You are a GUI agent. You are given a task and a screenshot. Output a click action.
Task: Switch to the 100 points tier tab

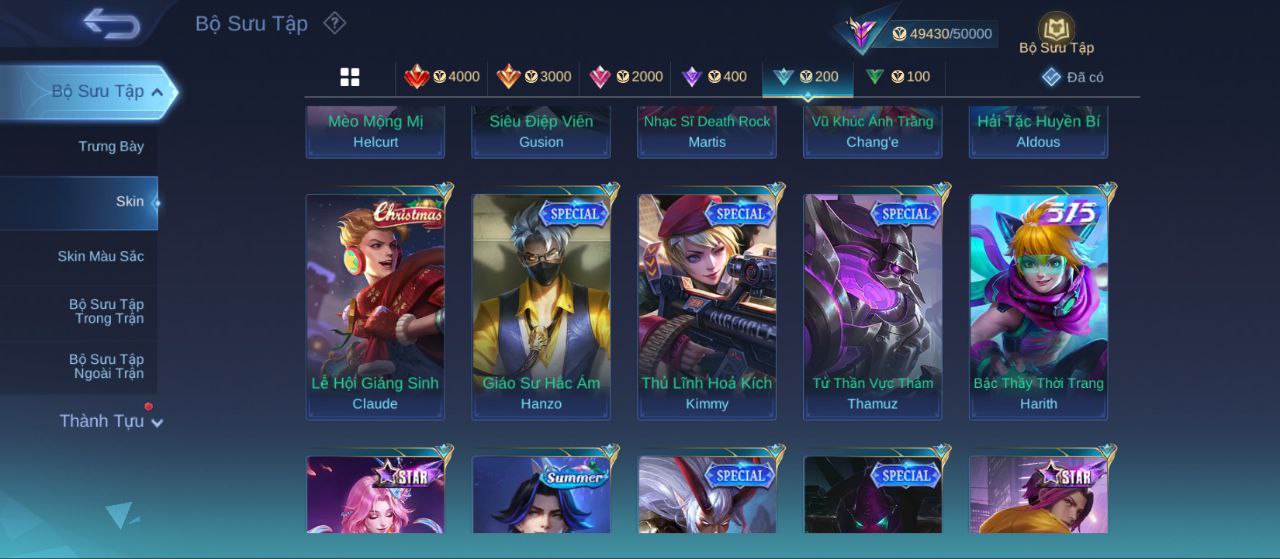[898, 77]
